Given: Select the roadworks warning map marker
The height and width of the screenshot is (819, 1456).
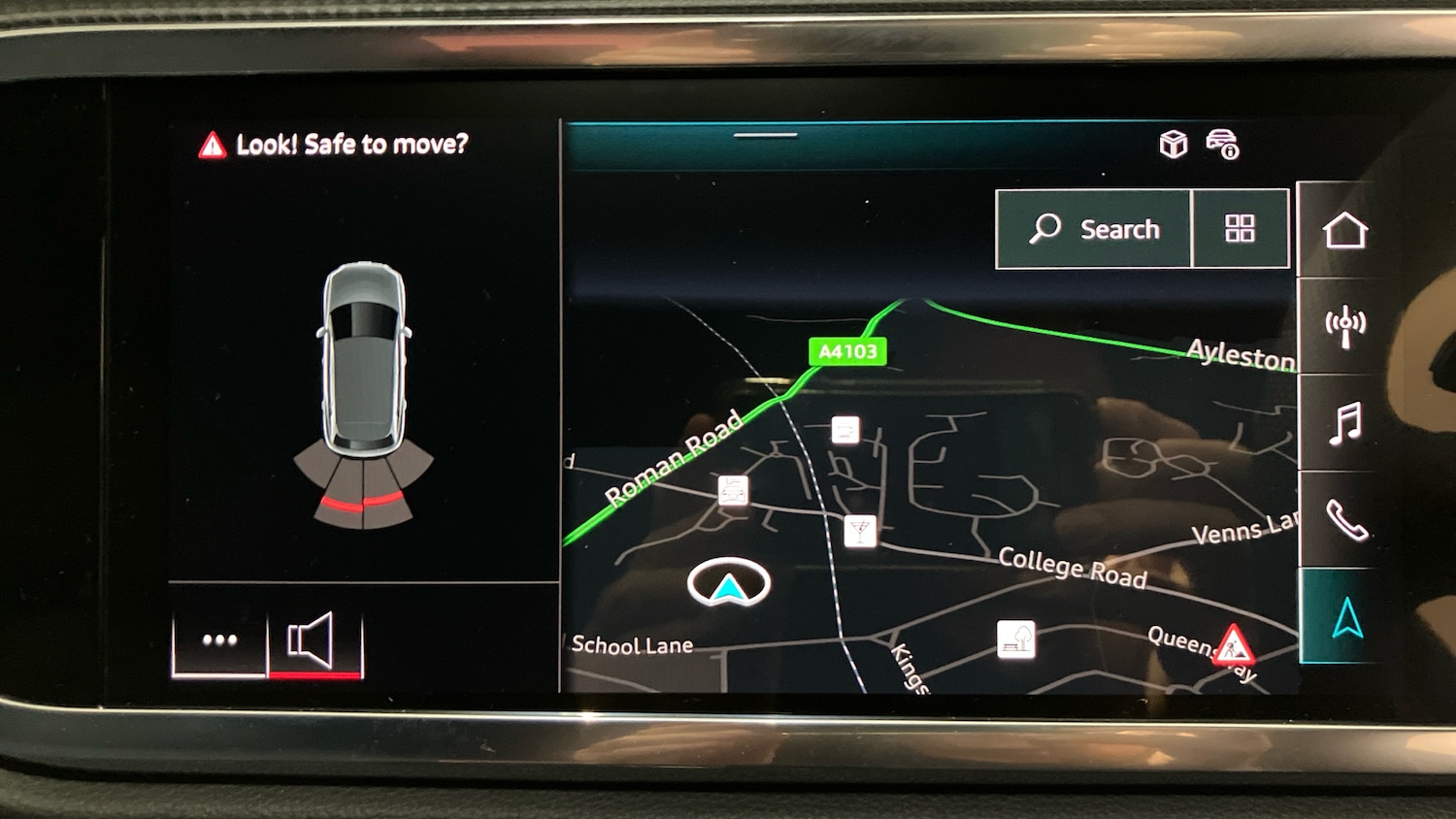Looking at the screenshot, I should point(1233,642).
